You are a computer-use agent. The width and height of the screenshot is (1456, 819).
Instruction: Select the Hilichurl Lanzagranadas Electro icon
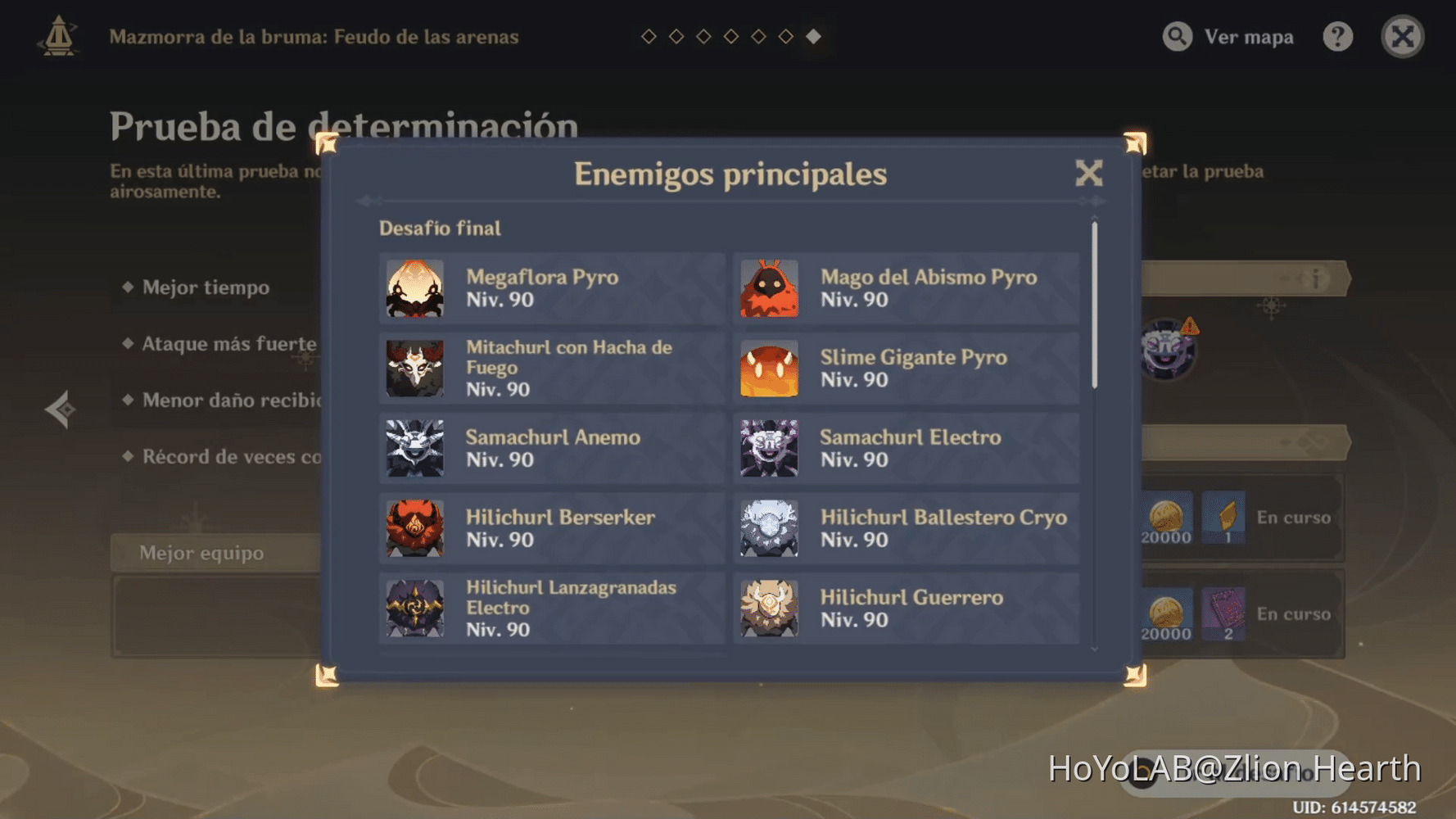(x=414, y=608)
